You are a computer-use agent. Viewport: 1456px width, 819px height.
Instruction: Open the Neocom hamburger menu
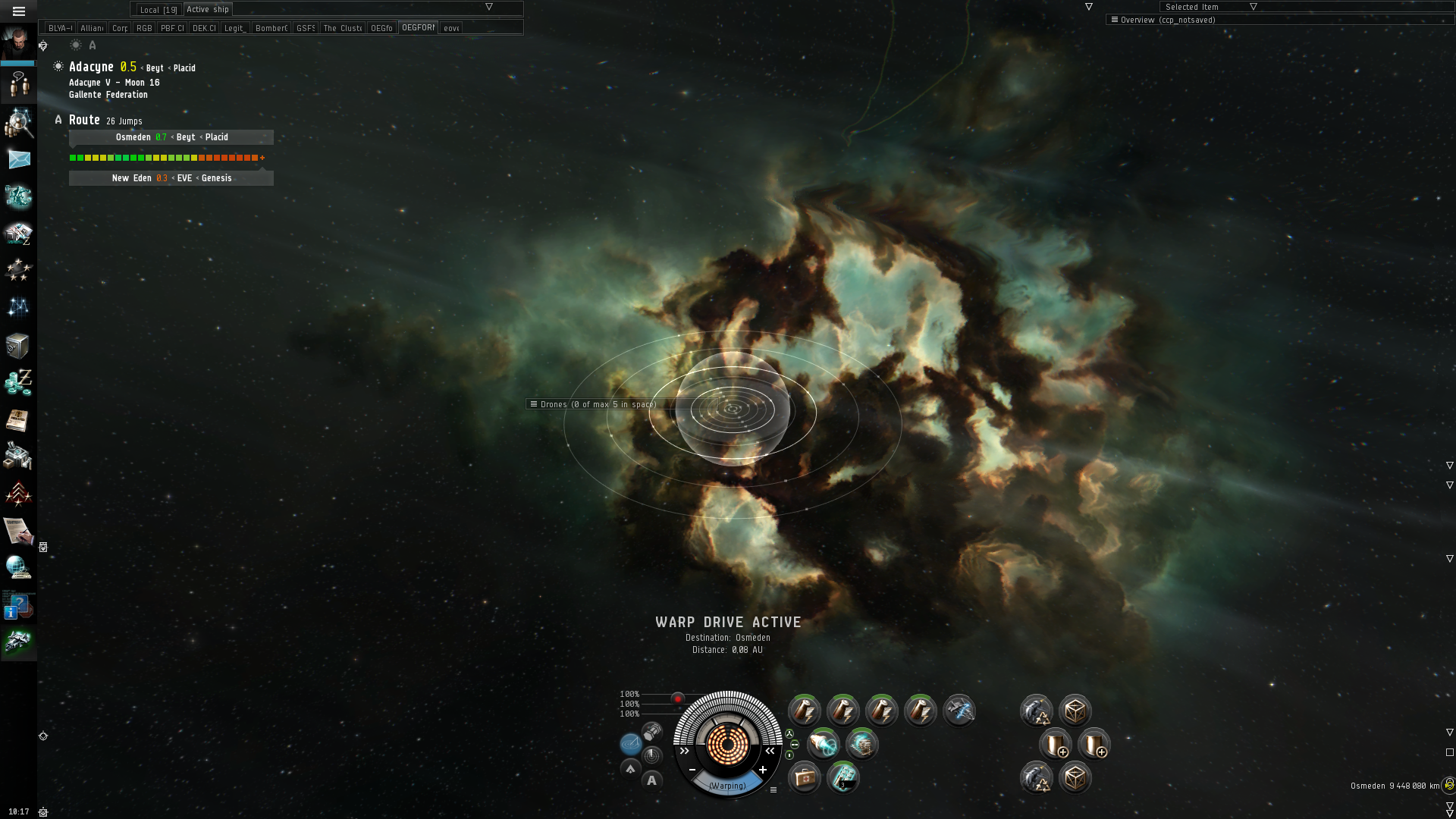coord(19,11)
